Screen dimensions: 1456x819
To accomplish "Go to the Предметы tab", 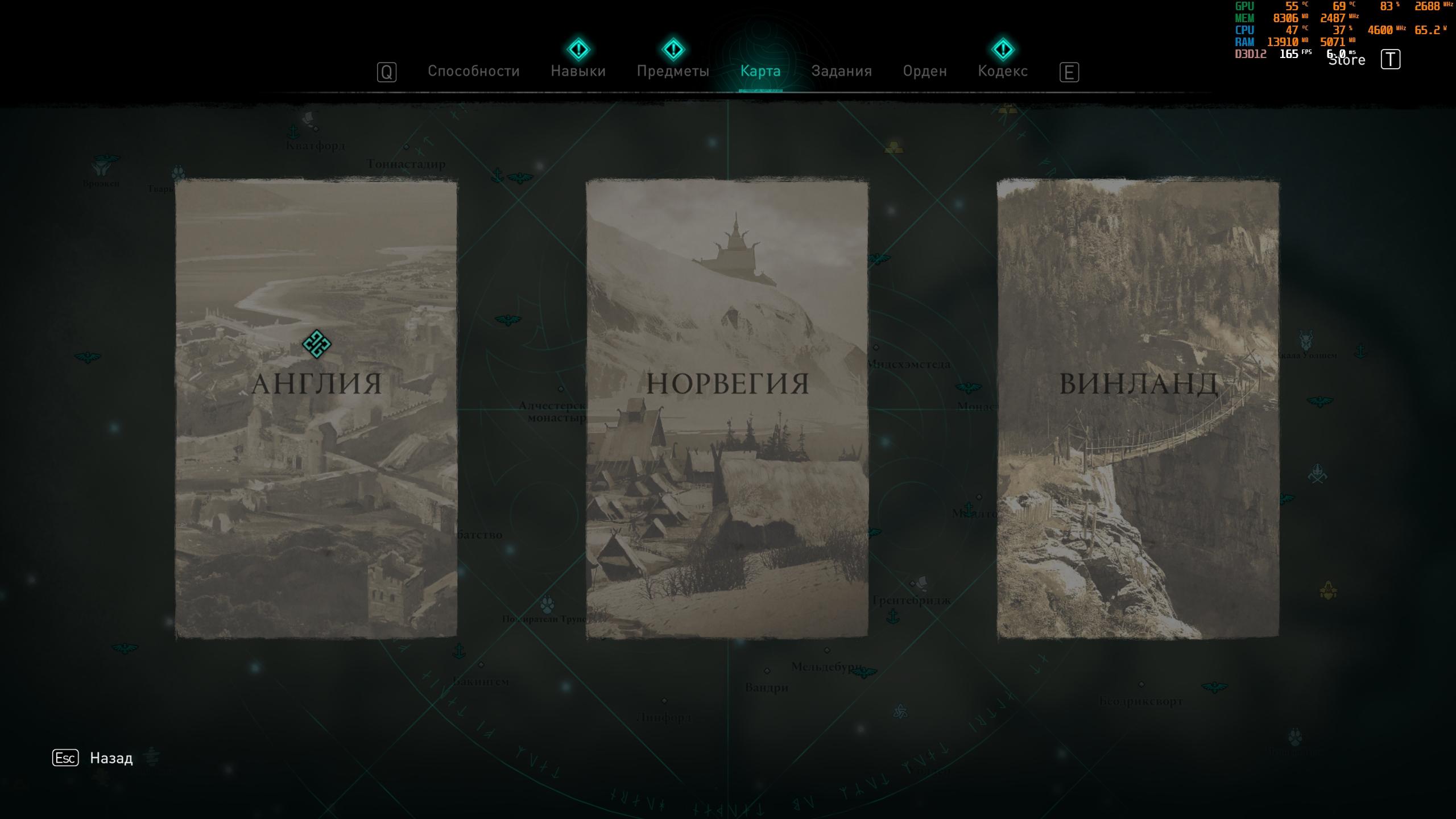I will pyautogui.click(x=673, y=71).
